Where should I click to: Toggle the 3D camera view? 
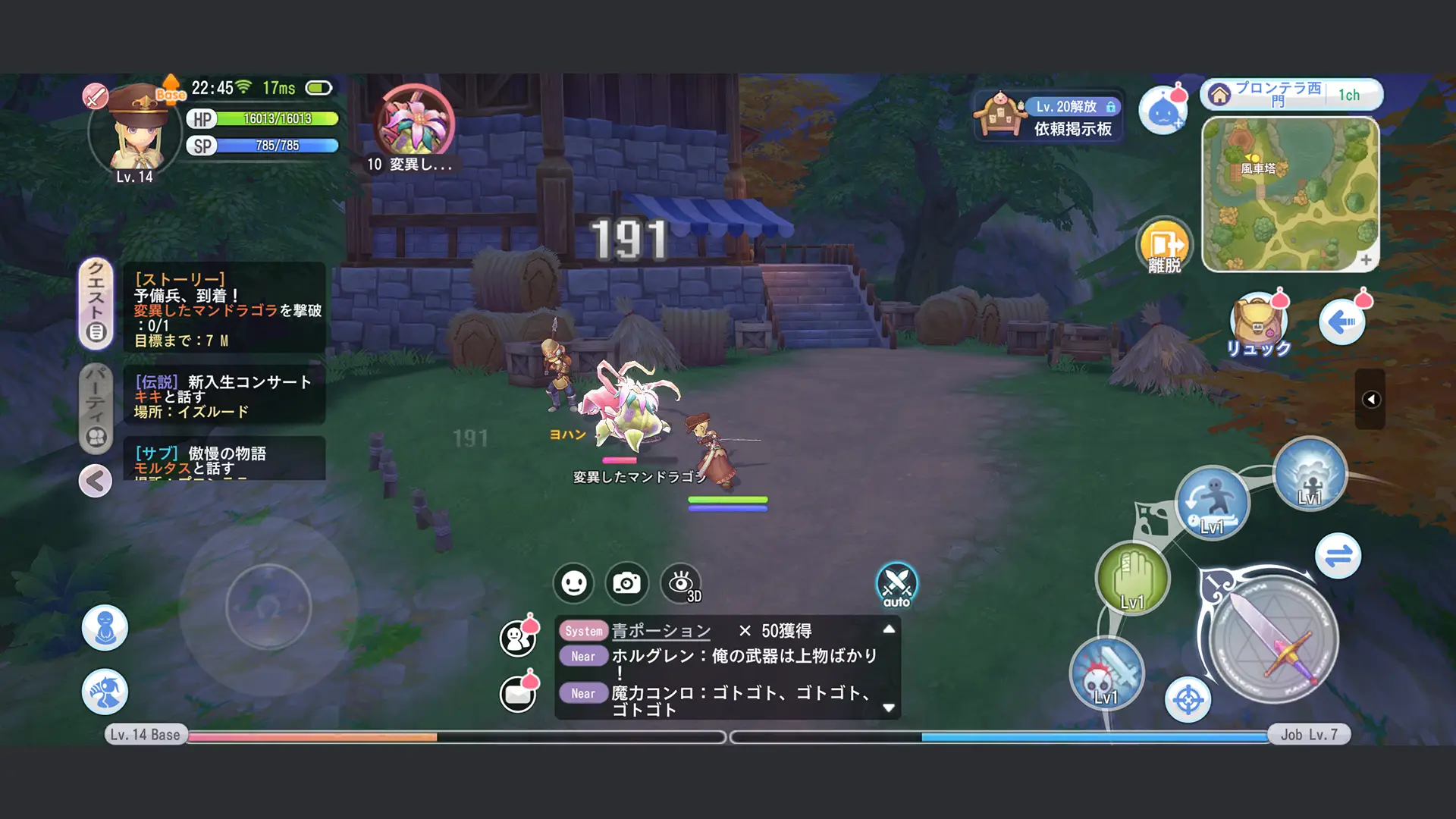pos(682,583)
